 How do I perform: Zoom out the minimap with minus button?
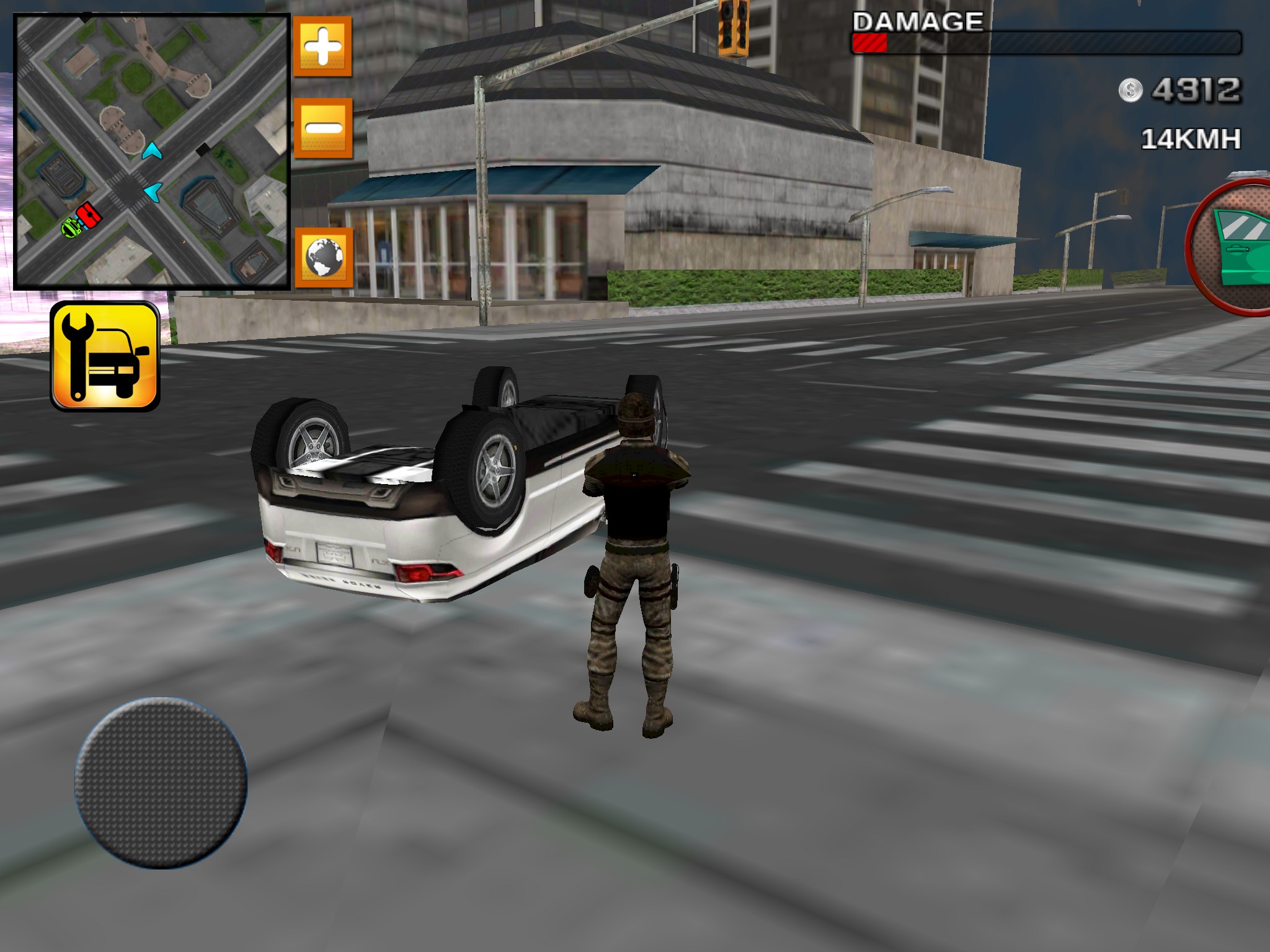pos(322,128)
